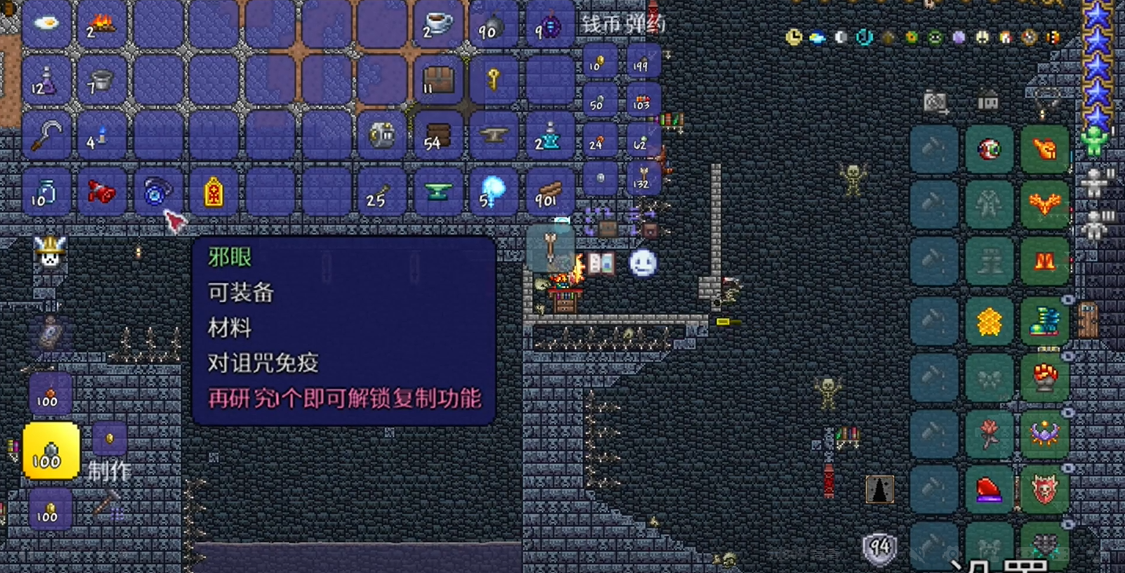1125x573 pixels.
Task: Pick up the campfire stack
Action: (101, 23)
